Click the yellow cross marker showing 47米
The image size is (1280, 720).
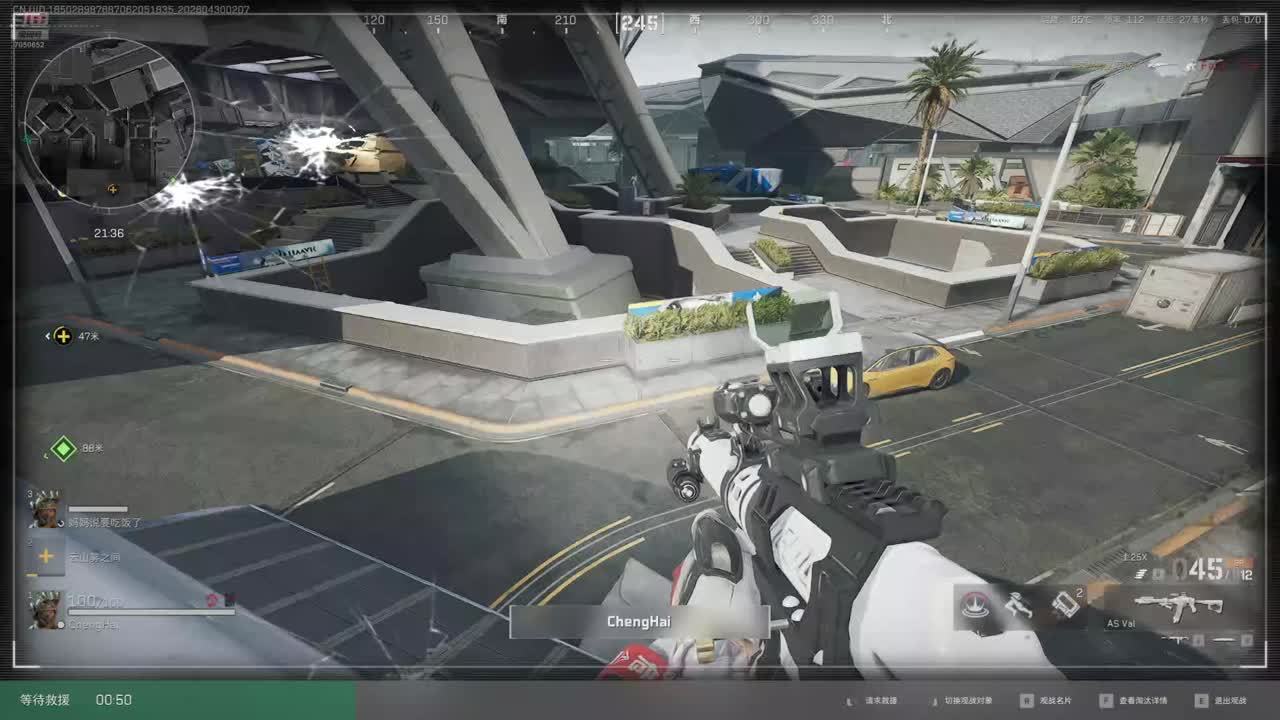tap(63, 336)
